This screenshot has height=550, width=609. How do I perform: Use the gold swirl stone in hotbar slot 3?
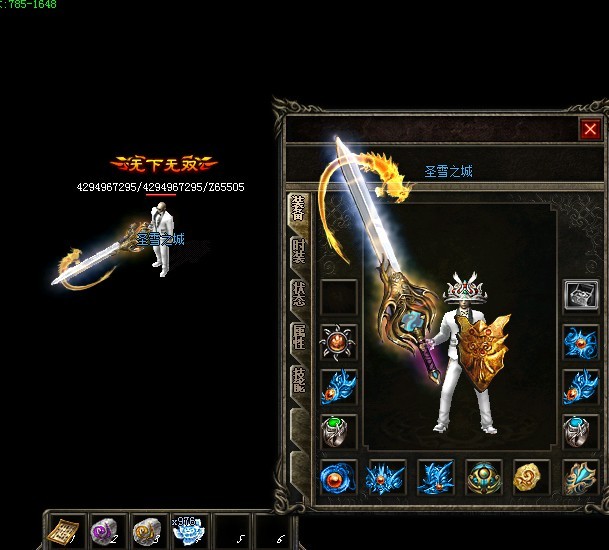coord(148,530)
